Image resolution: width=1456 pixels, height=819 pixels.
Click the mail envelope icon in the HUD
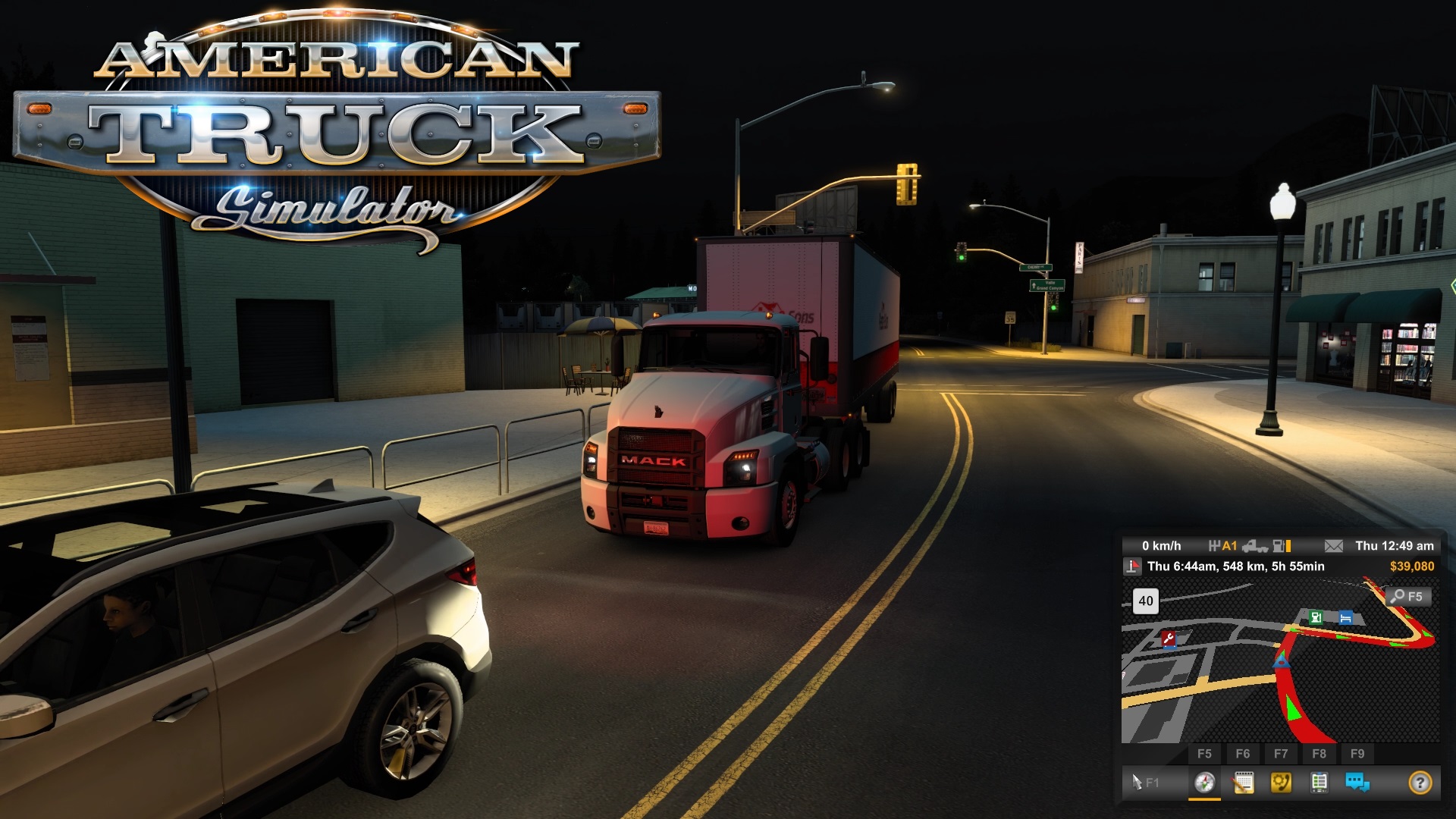pos(1333,548)
